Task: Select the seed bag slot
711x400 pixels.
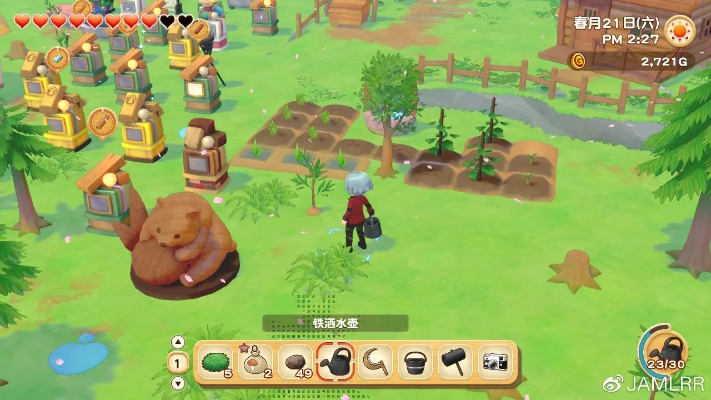Action: coord(255,361)
